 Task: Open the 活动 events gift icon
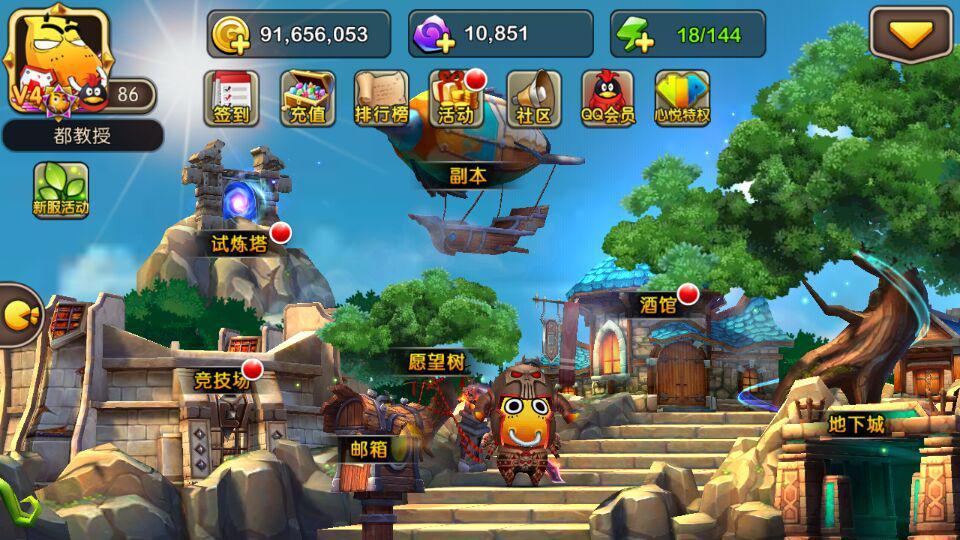click(457, 98)
